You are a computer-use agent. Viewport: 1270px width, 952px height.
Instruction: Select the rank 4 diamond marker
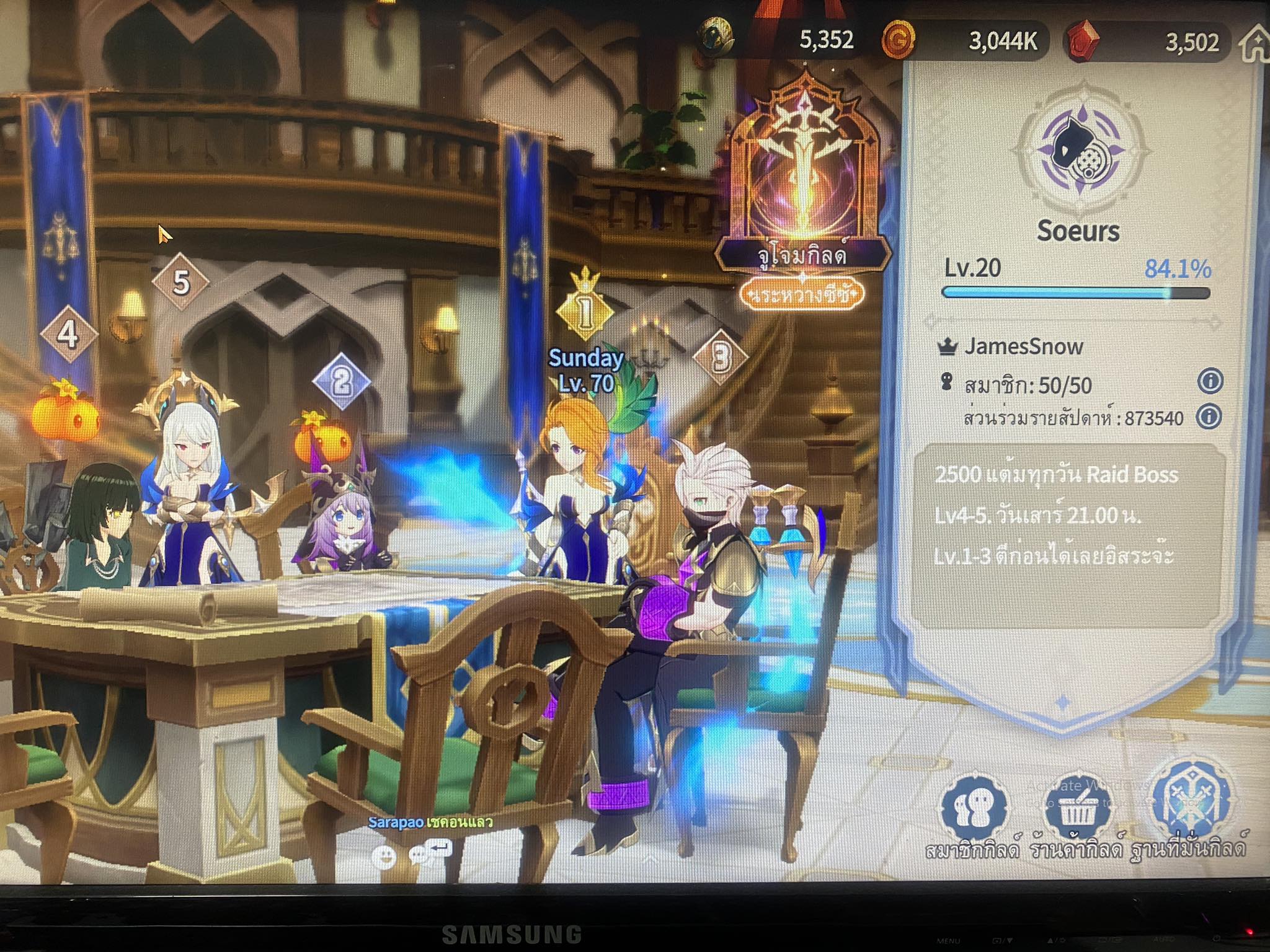[x=68, y=335]
